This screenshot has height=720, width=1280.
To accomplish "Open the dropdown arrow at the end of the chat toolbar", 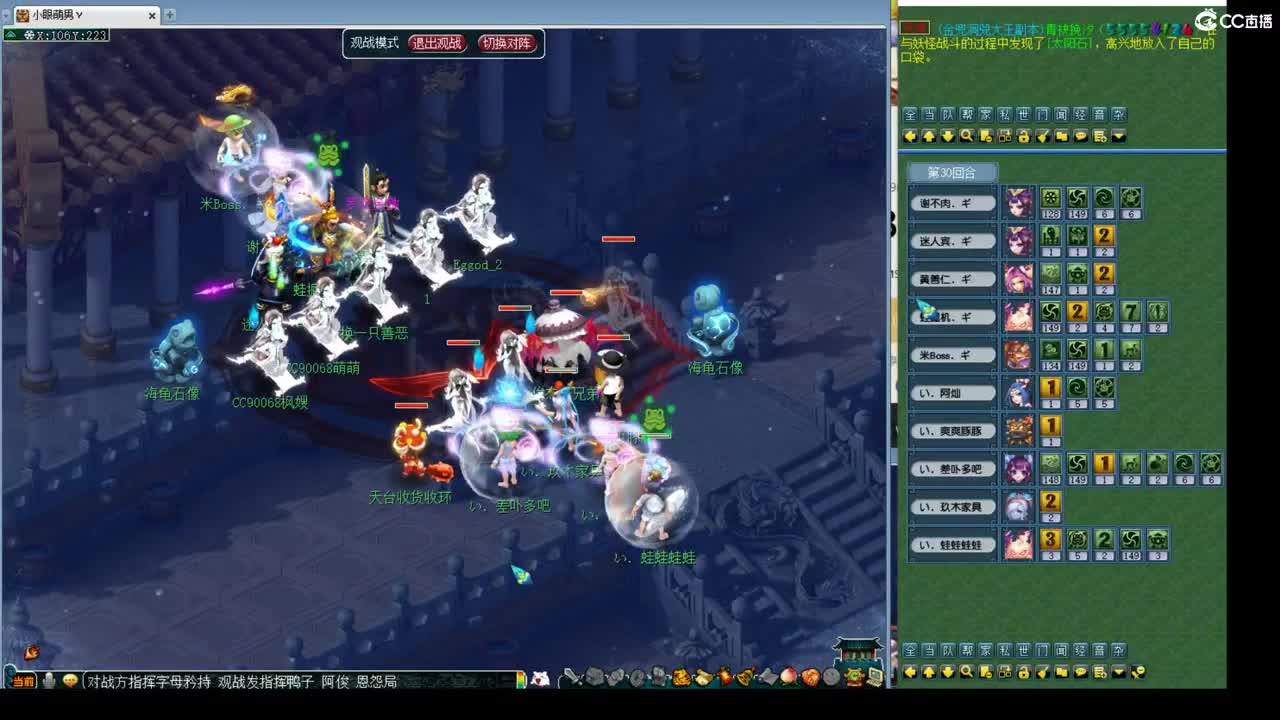I will pyautogui.click(x=1118, y=135).
